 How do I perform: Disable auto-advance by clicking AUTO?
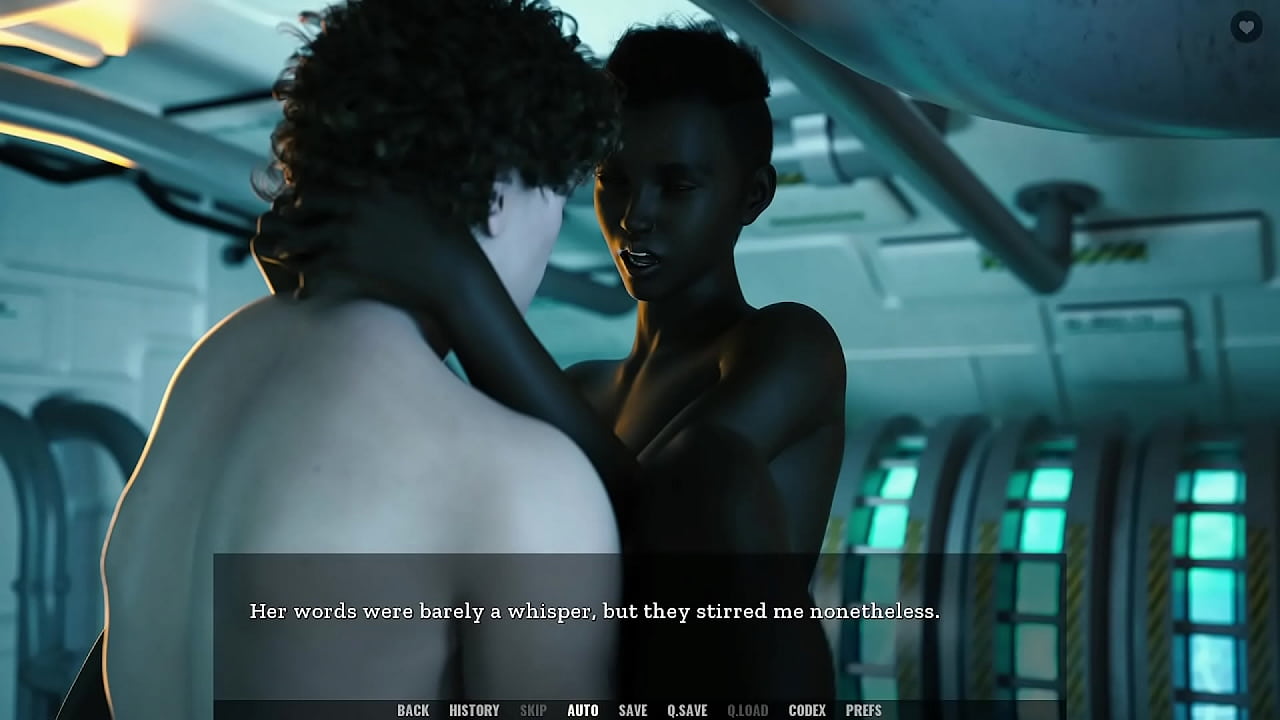coord(583,710)
